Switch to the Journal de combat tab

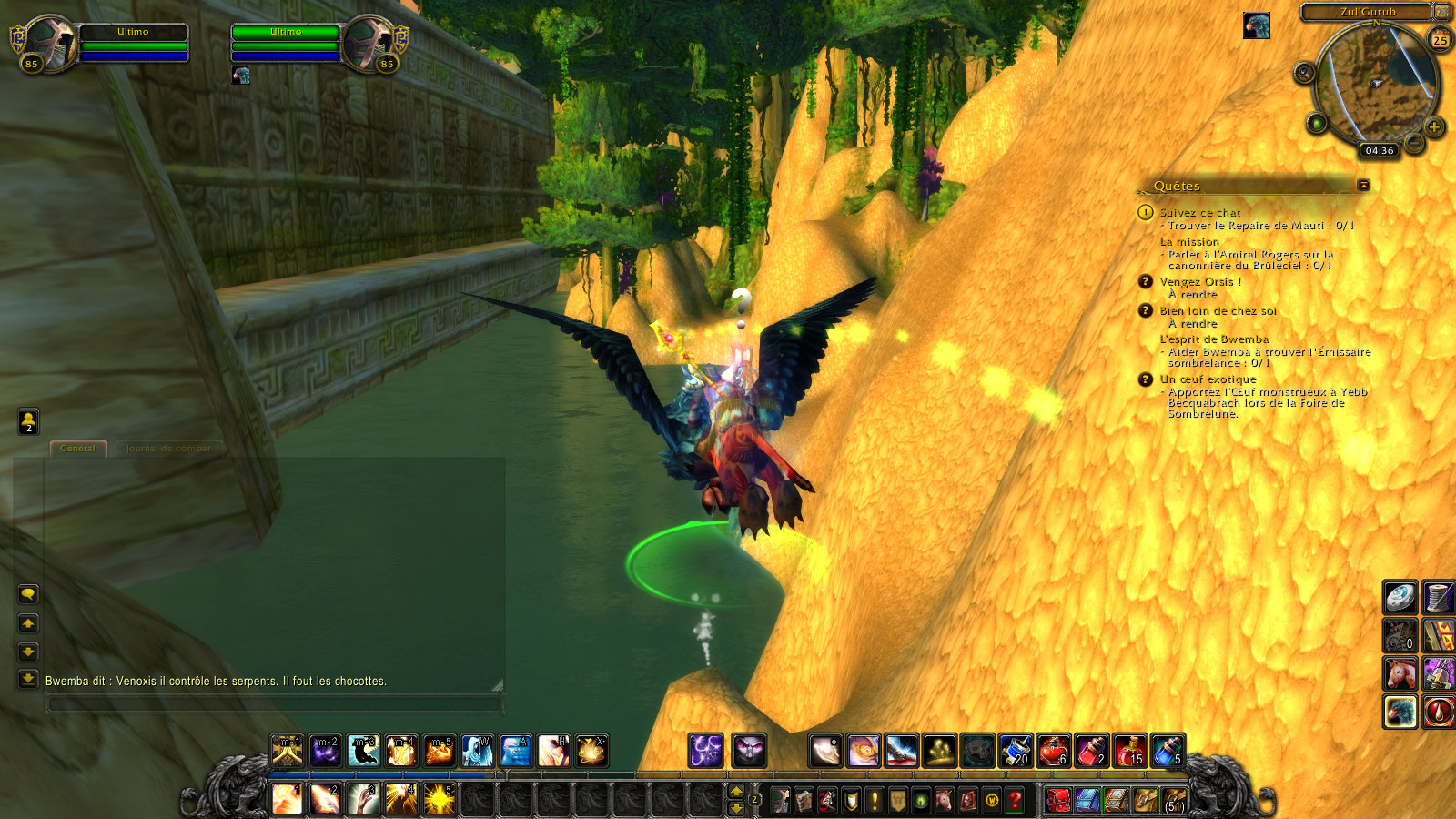168,448
